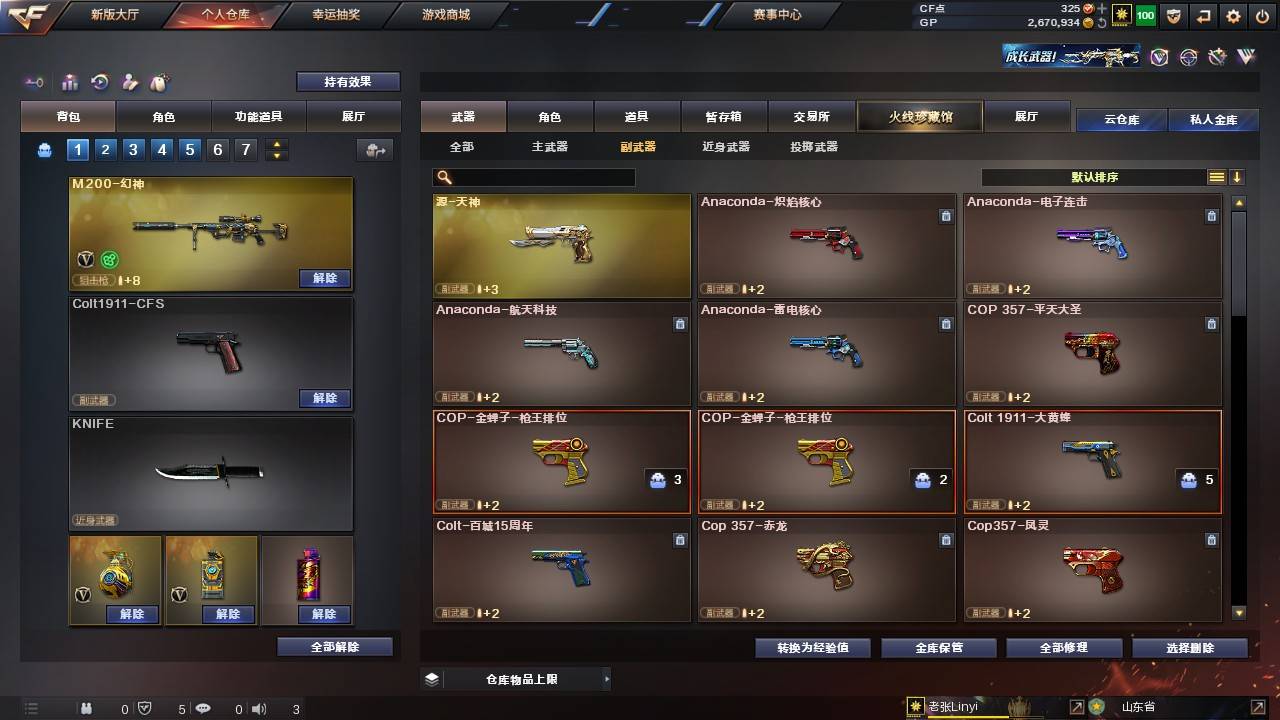
Task: Open the sort list icon beside 默认排序
Action: (x=1218, y=177)
